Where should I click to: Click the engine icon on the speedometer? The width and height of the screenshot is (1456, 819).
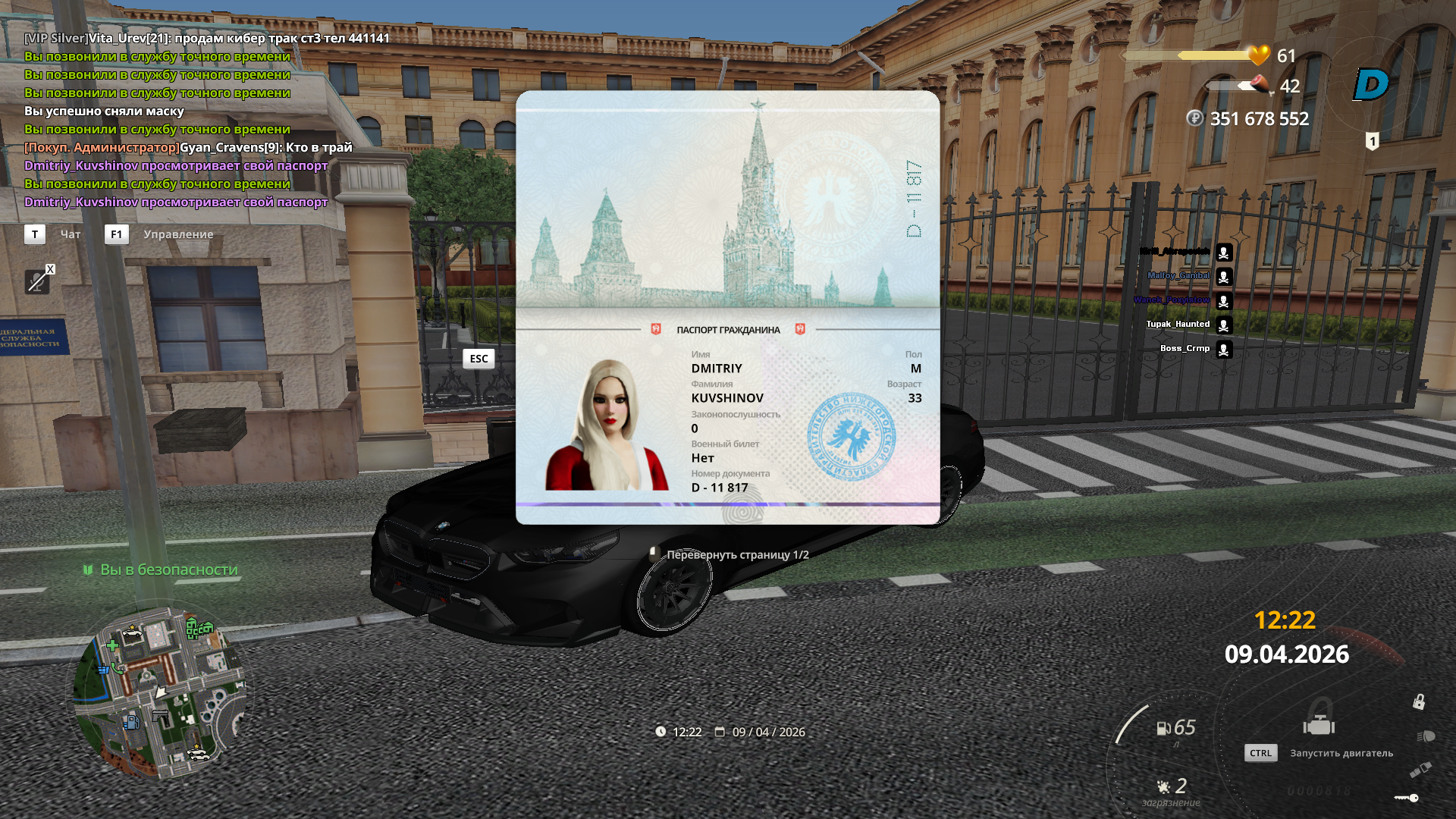click(1319, 725)
